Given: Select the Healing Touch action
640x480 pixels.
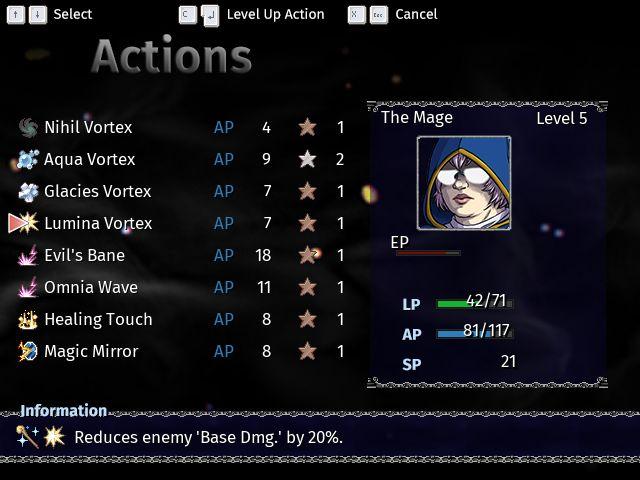Looking at the screenshot, I should (x=98, y=319).
